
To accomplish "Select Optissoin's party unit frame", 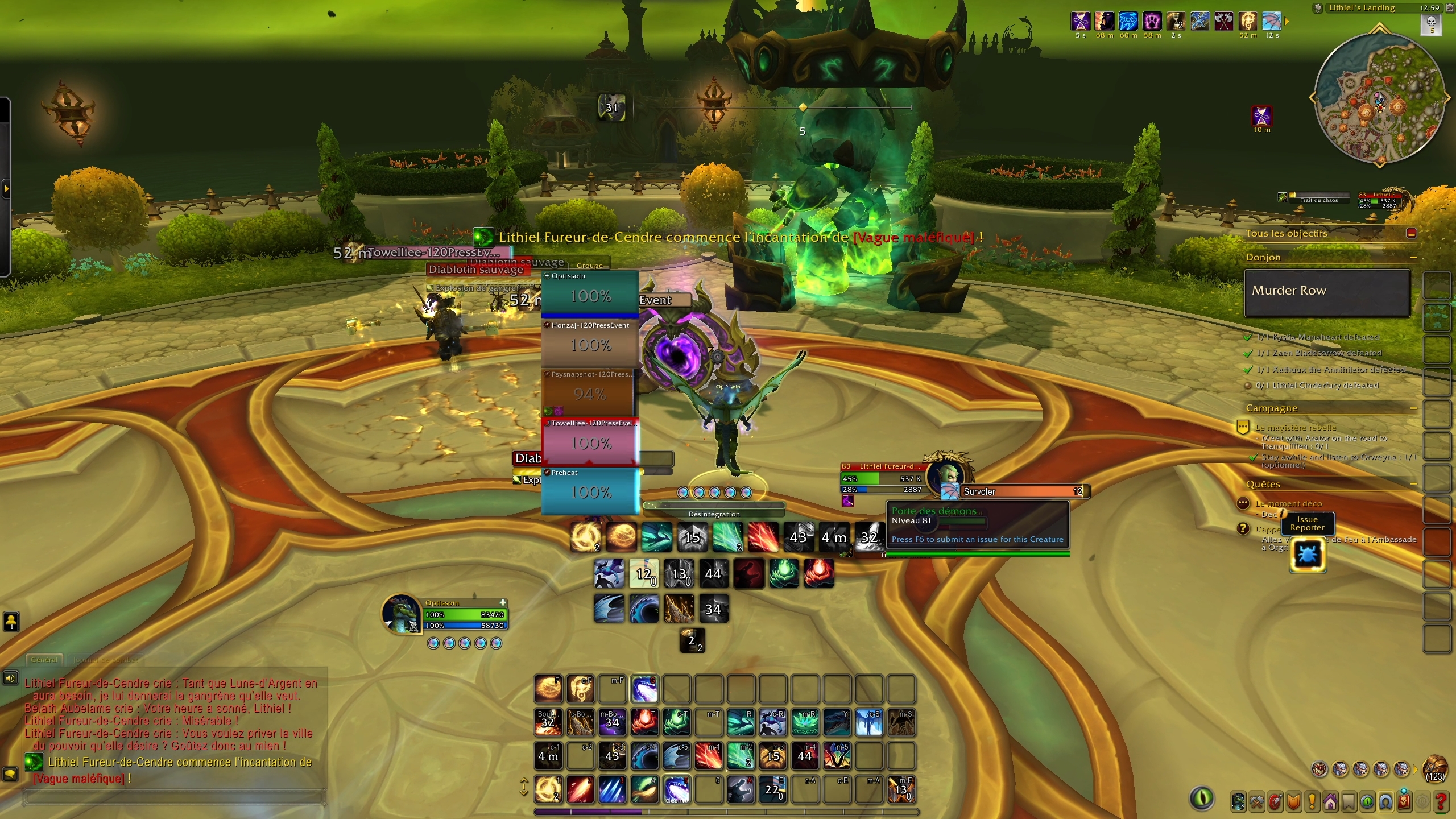I will 590,293.
